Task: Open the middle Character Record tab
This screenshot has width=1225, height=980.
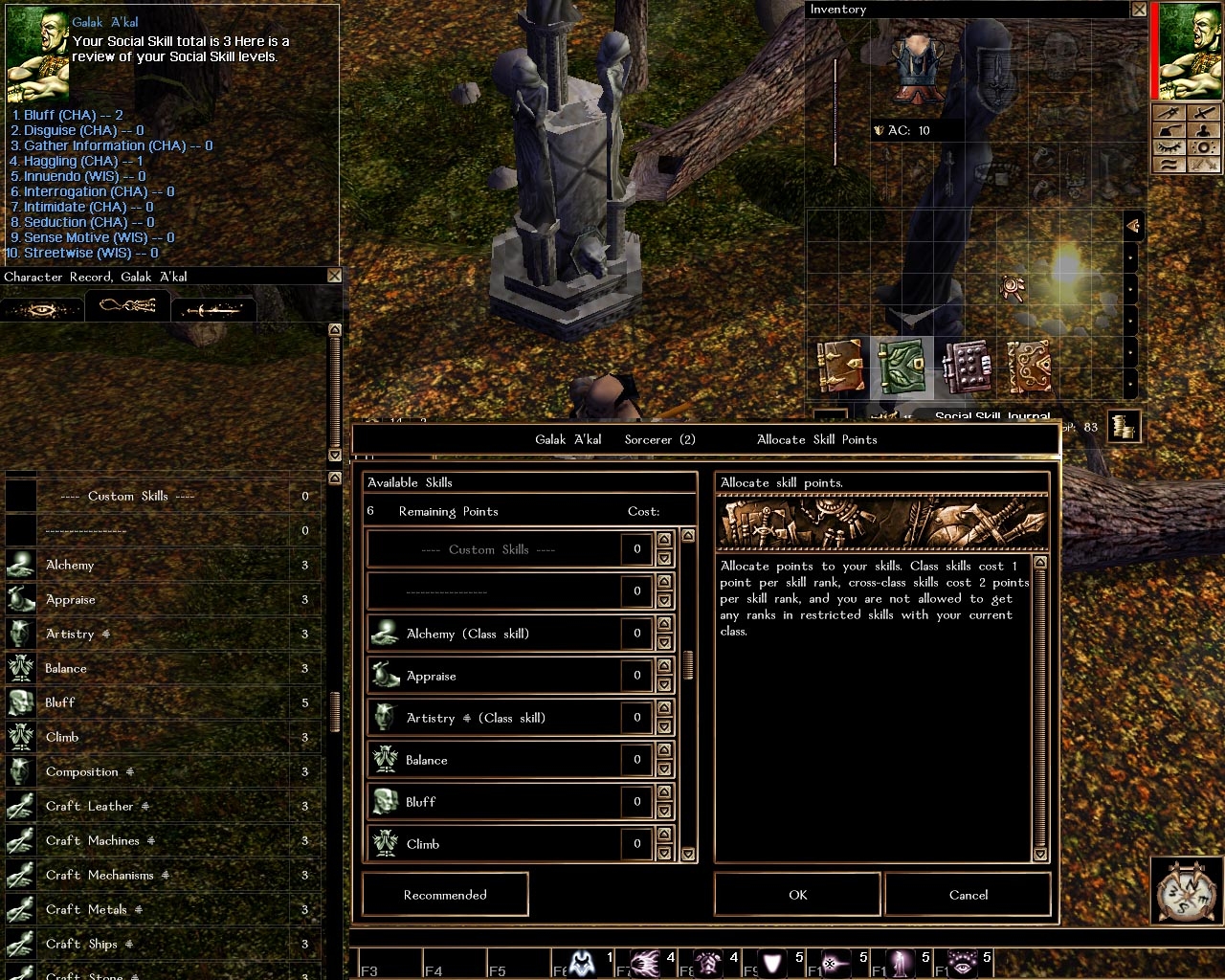Action: pyautogui.click(x=127, y=306)
